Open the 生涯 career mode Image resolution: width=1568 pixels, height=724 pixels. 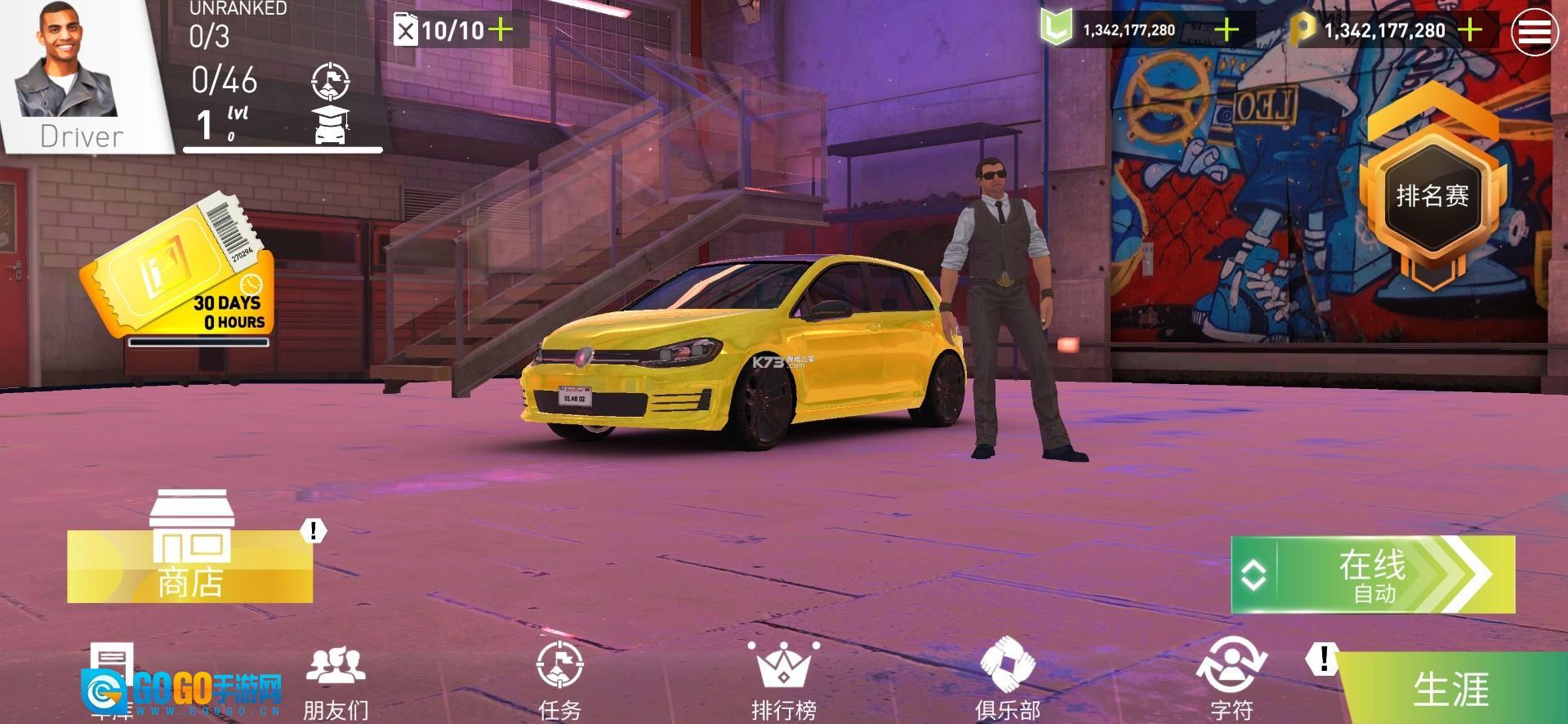[1450, 689]
